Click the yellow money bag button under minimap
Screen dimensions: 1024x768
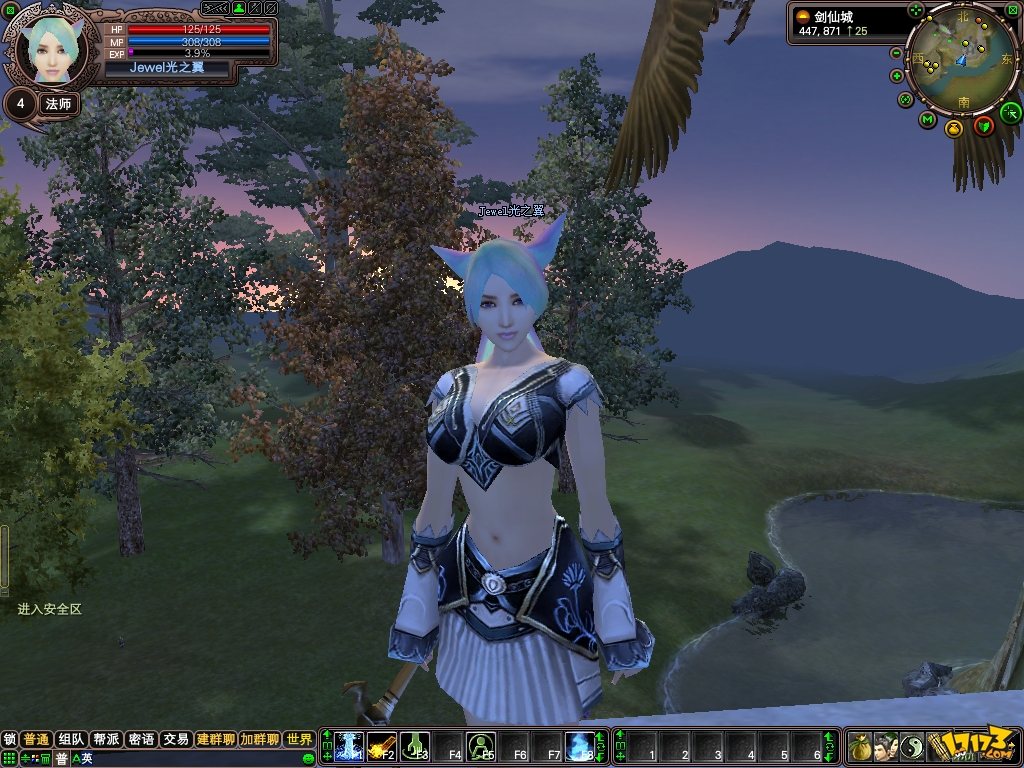pyautogui.click(x=953, y=129)
